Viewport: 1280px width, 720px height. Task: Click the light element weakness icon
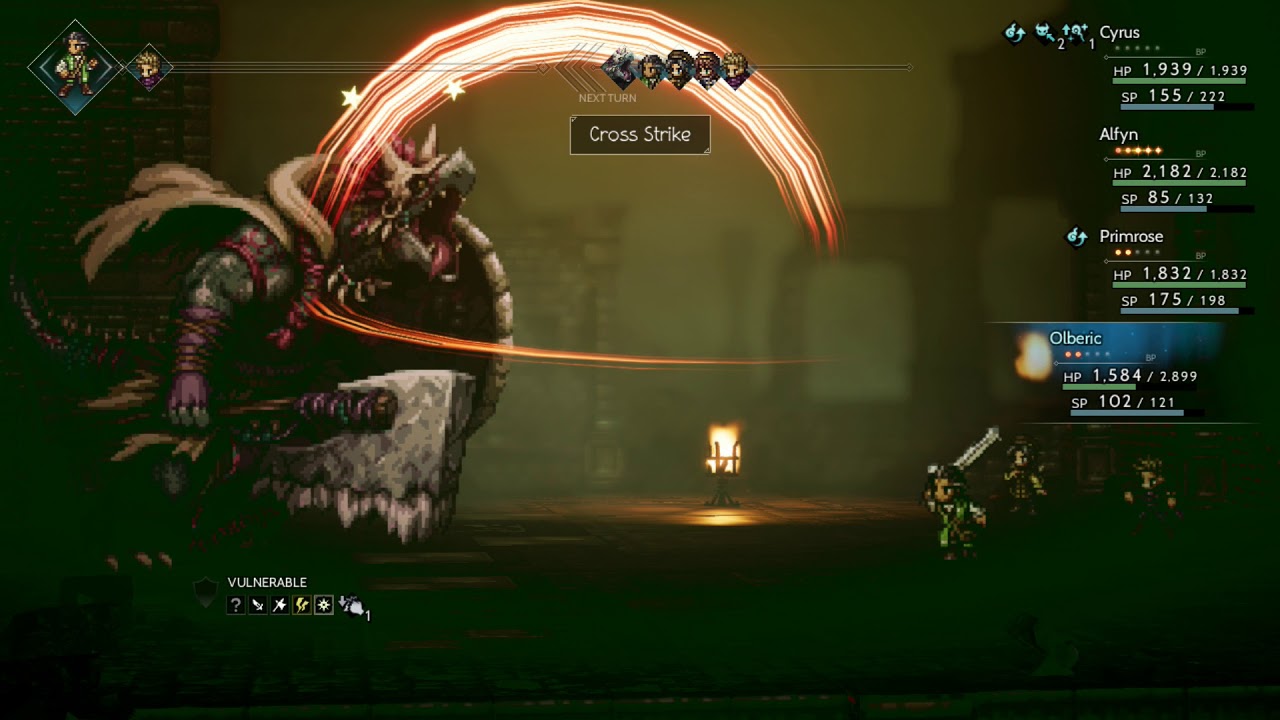point(324,605)
